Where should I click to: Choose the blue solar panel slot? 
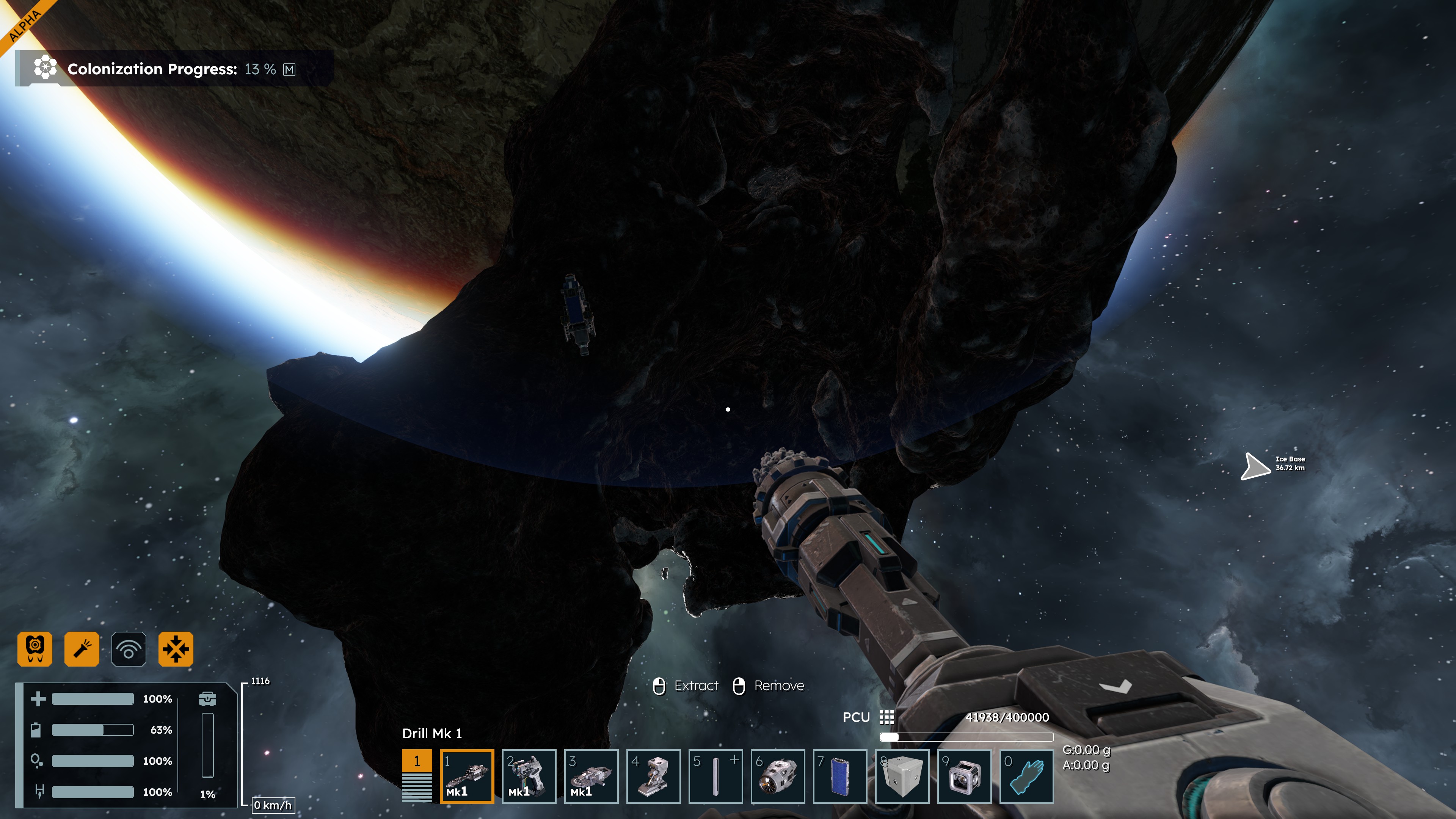point(839,775)
